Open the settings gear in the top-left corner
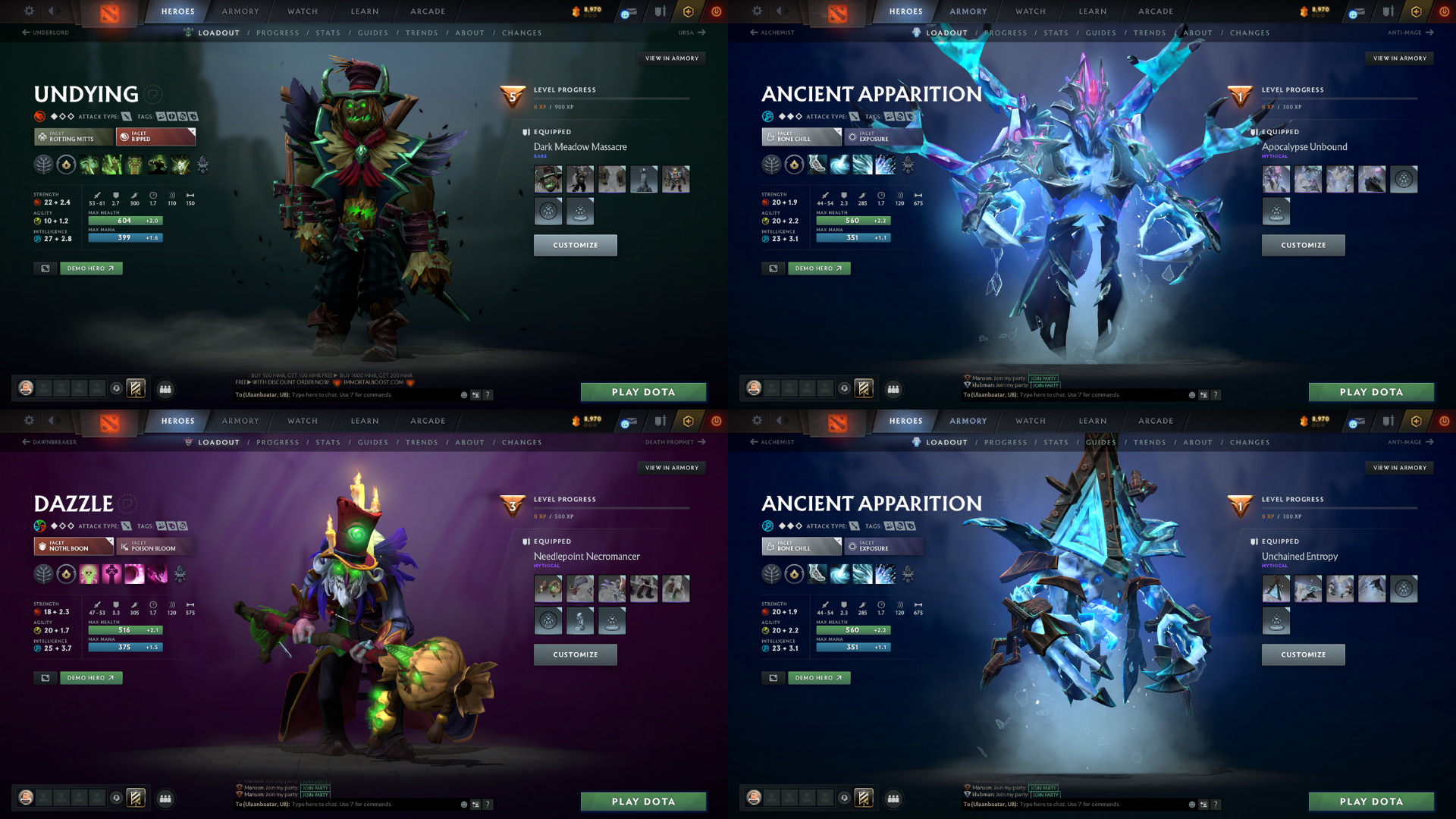The image size is (1456, 819). (29, 11)
